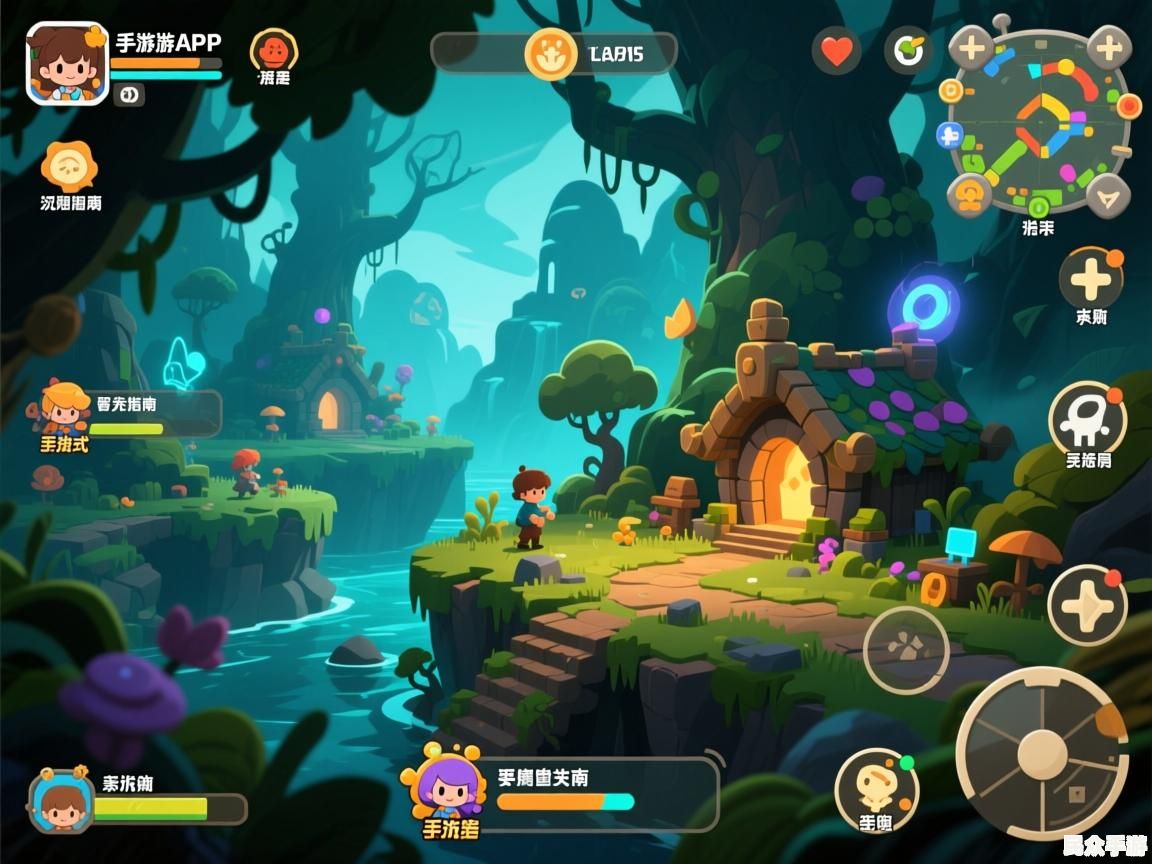Click the large virtual joystick control

1041,752
